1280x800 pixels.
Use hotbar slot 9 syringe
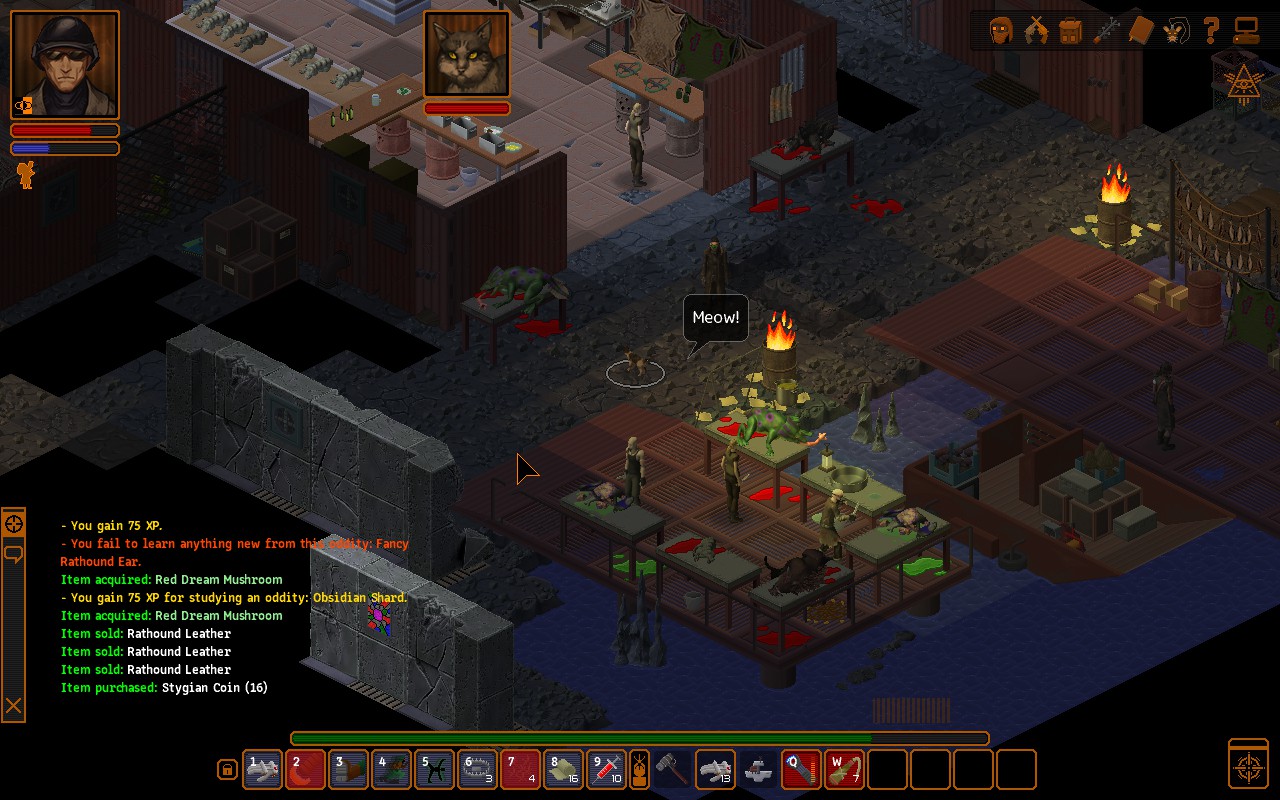coord(606,769)
